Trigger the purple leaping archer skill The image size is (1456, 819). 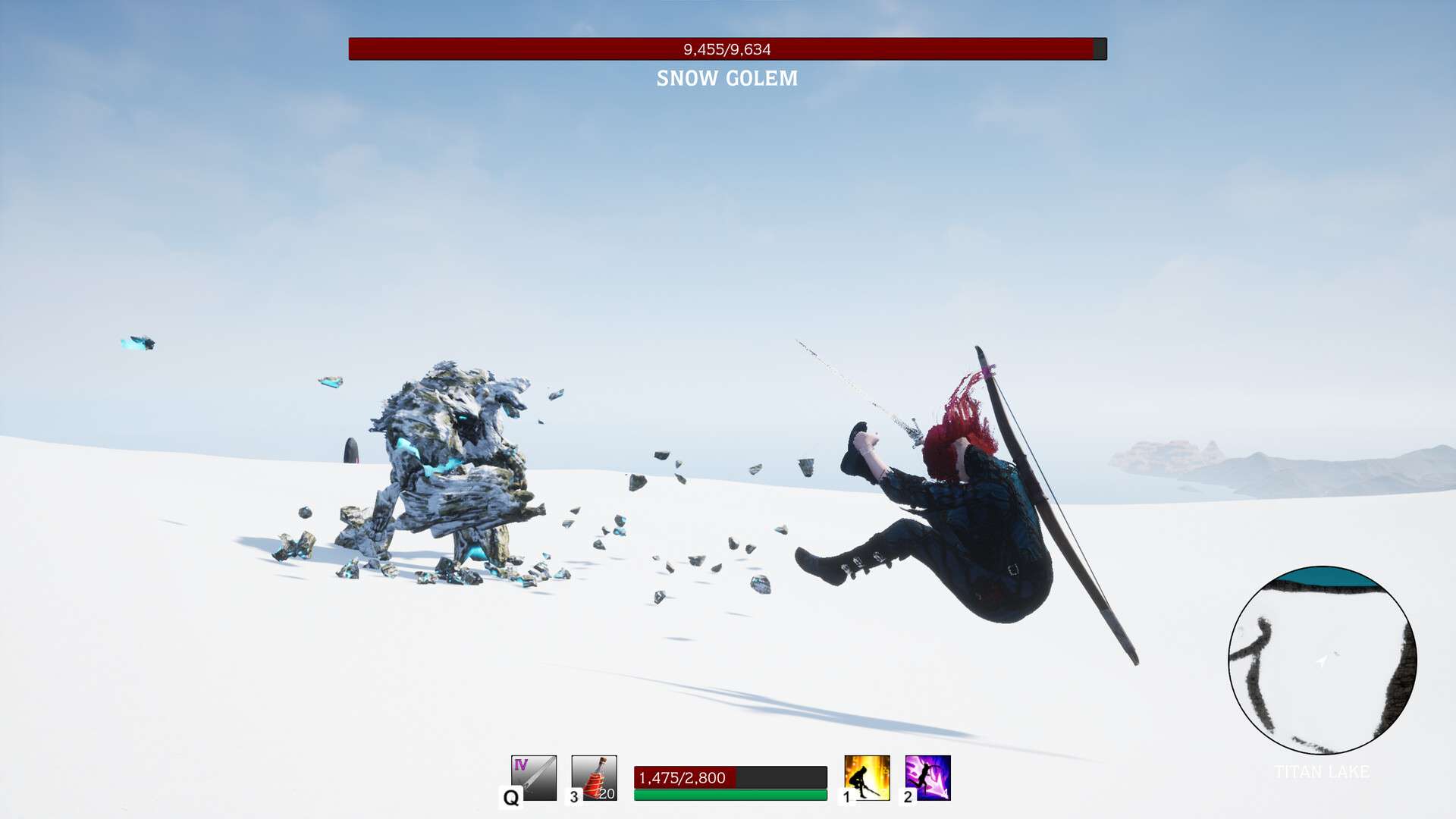coord(927,777)
